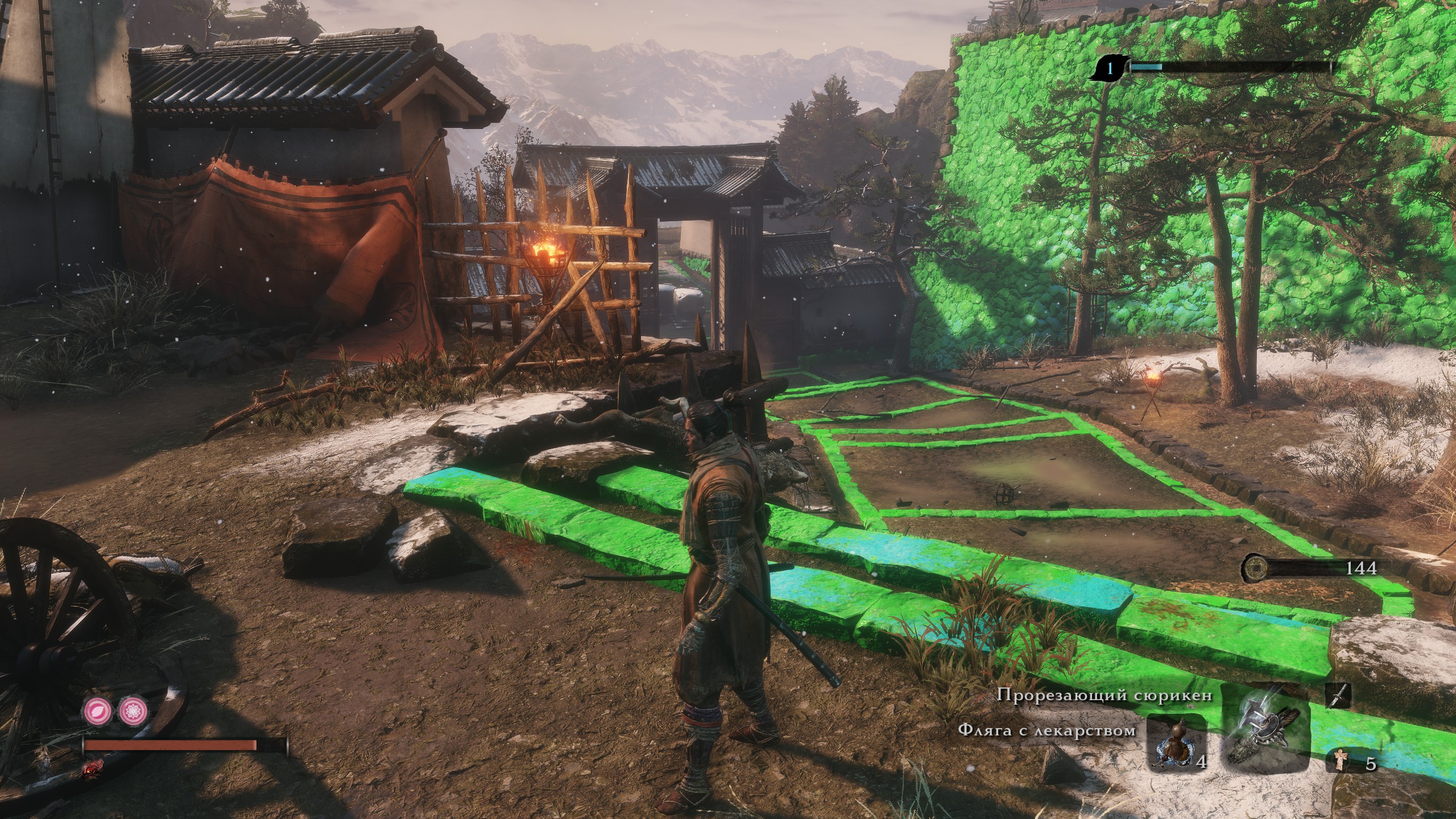Image resolution: width=1456 pixels, height=819 pixels.
Task: Click the pink petal resurrection node
Action: pyautogui.click(x=96, y=709)
